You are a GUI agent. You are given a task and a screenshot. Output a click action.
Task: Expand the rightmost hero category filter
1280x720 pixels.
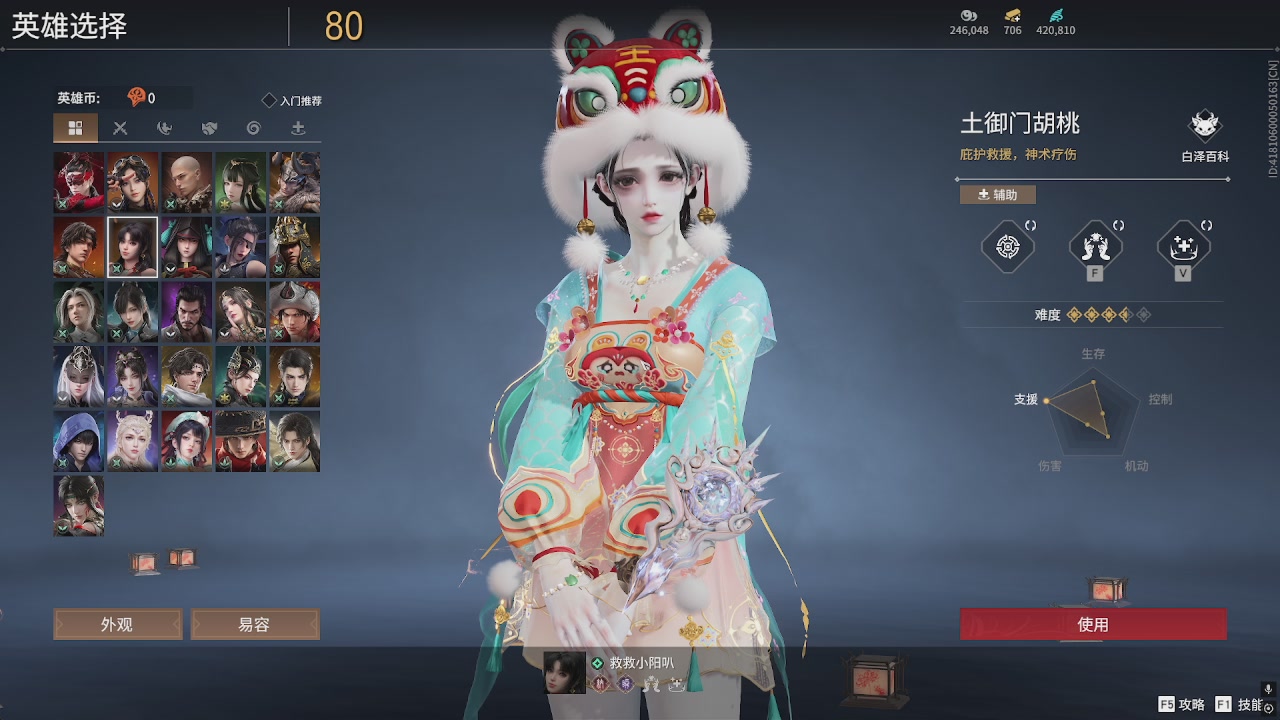coord(299,128)
